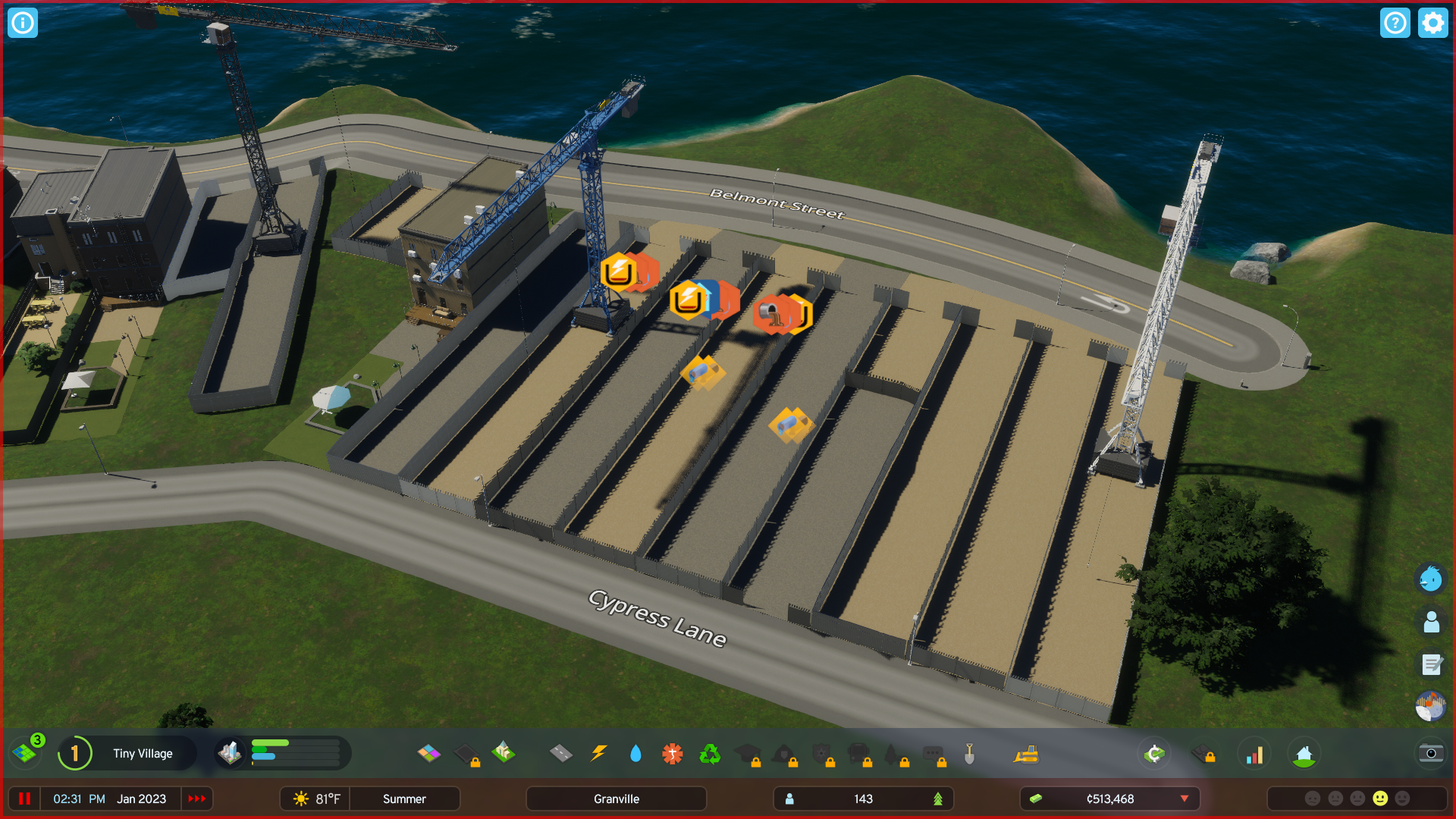Open the Water & Sewage menu
Image resolution: width=1456 pixels, height=819 pixels.
point(635,754)
